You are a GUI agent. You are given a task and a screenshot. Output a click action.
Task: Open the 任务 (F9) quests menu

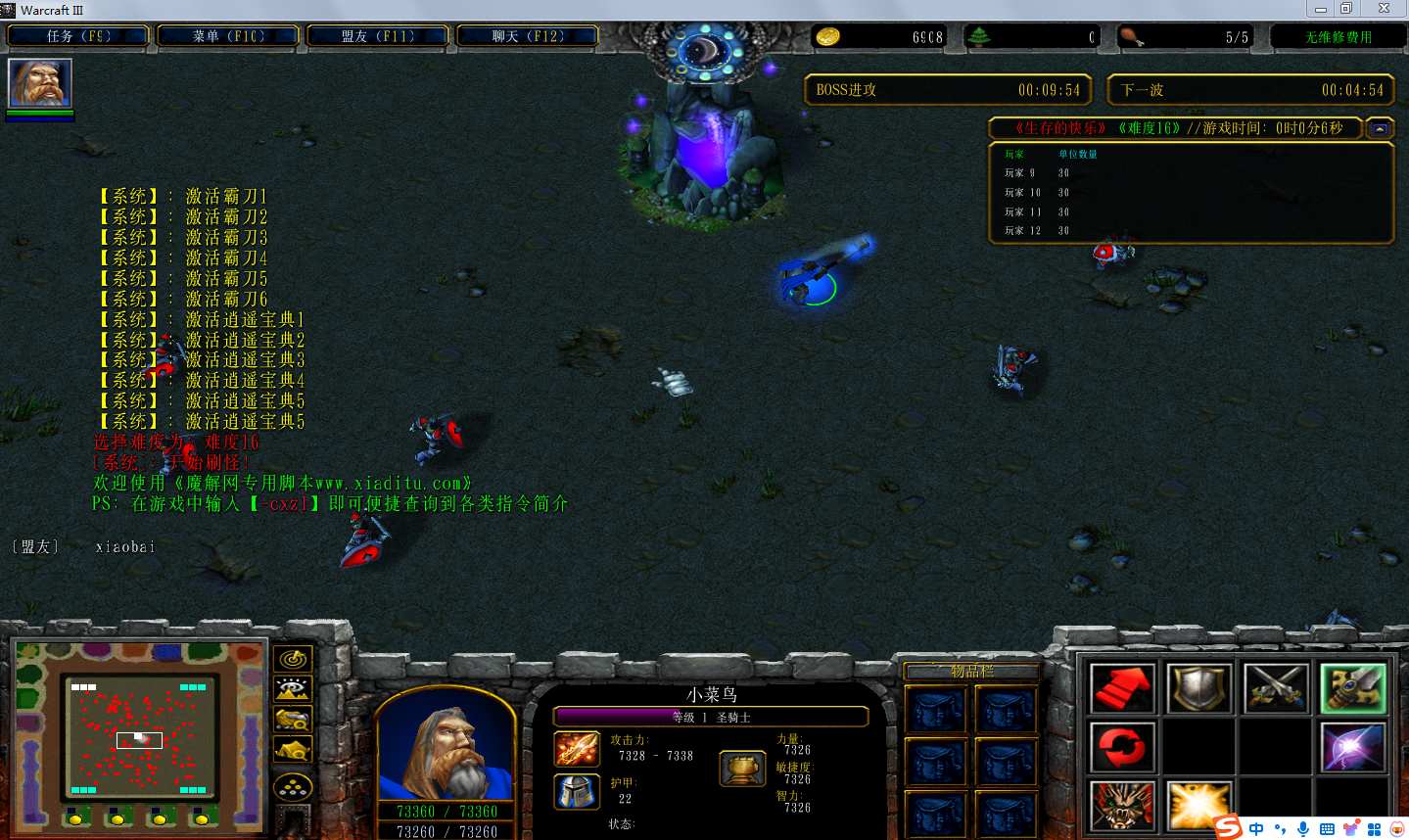(78, 36)
